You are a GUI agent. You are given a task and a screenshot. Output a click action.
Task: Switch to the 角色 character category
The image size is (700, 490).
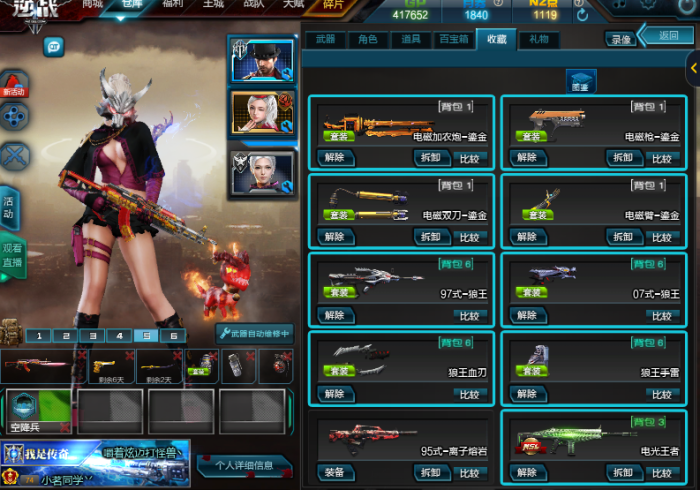367,40
